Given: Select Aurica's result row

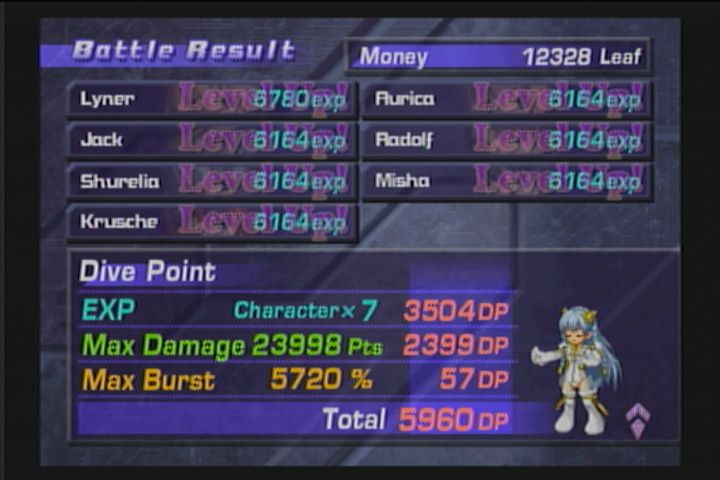Looking at the screenshot, I should (x=506, y=100).
